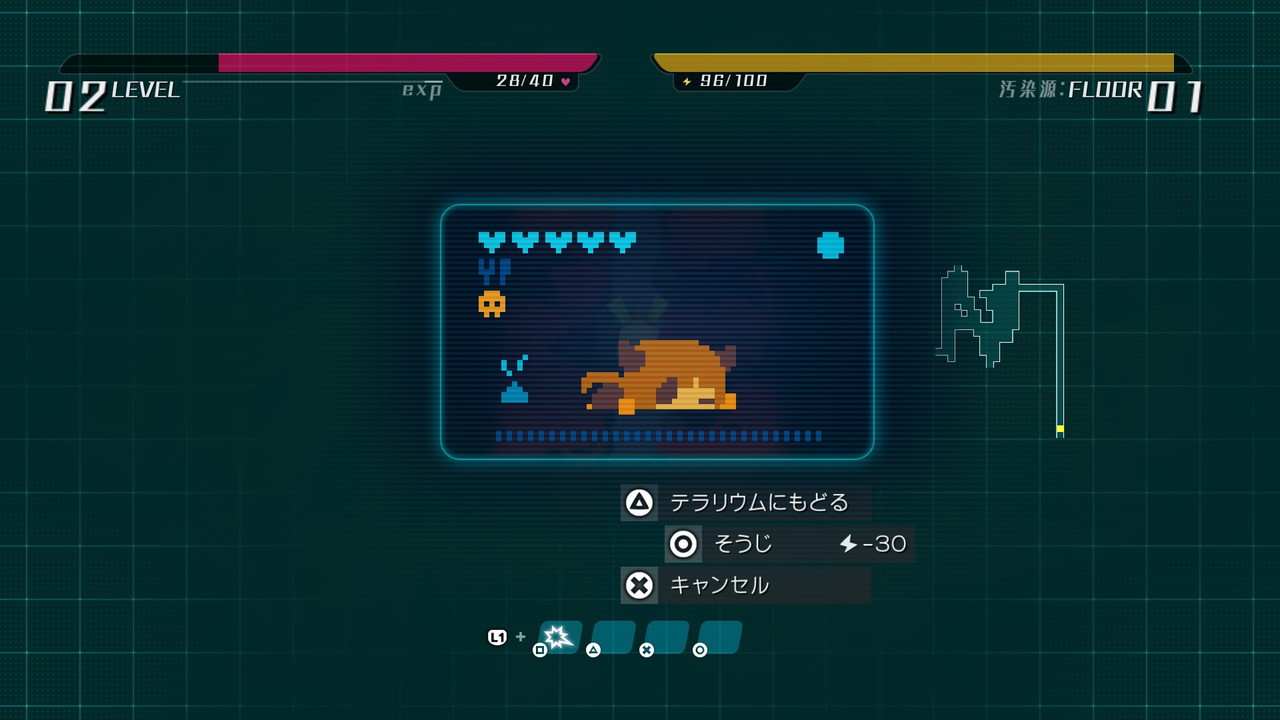
Task: Select the orange skull status icon
Action: (491, 303)
